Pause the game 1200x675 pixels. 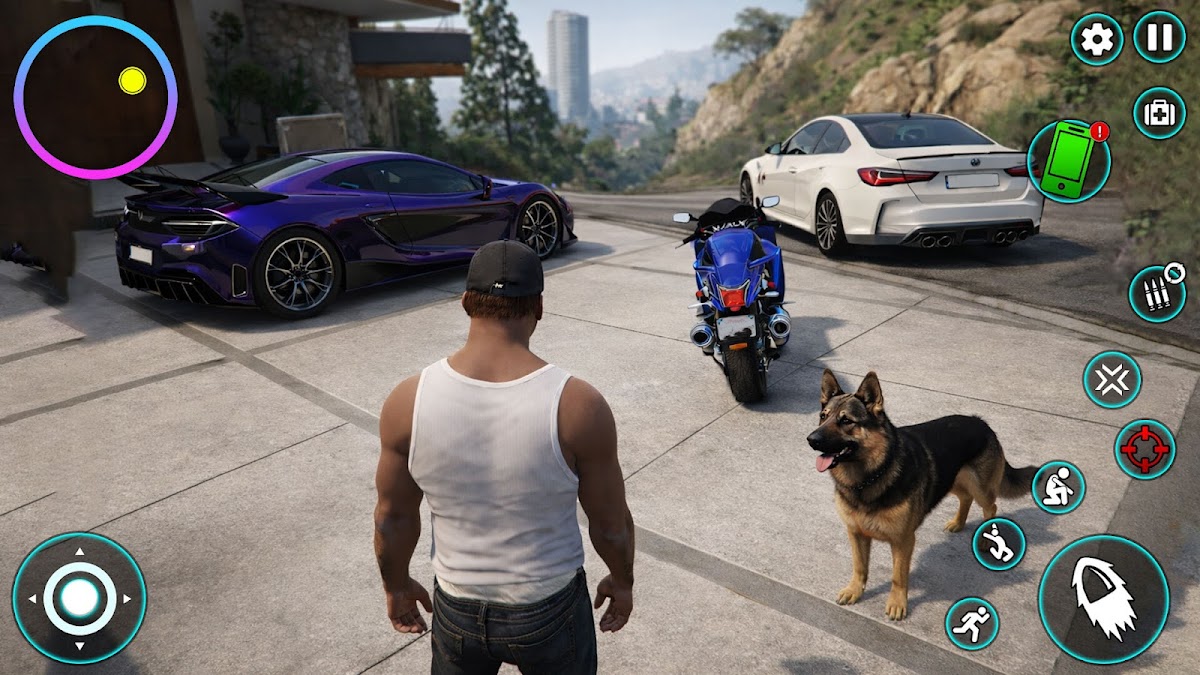click(1159, 37)
